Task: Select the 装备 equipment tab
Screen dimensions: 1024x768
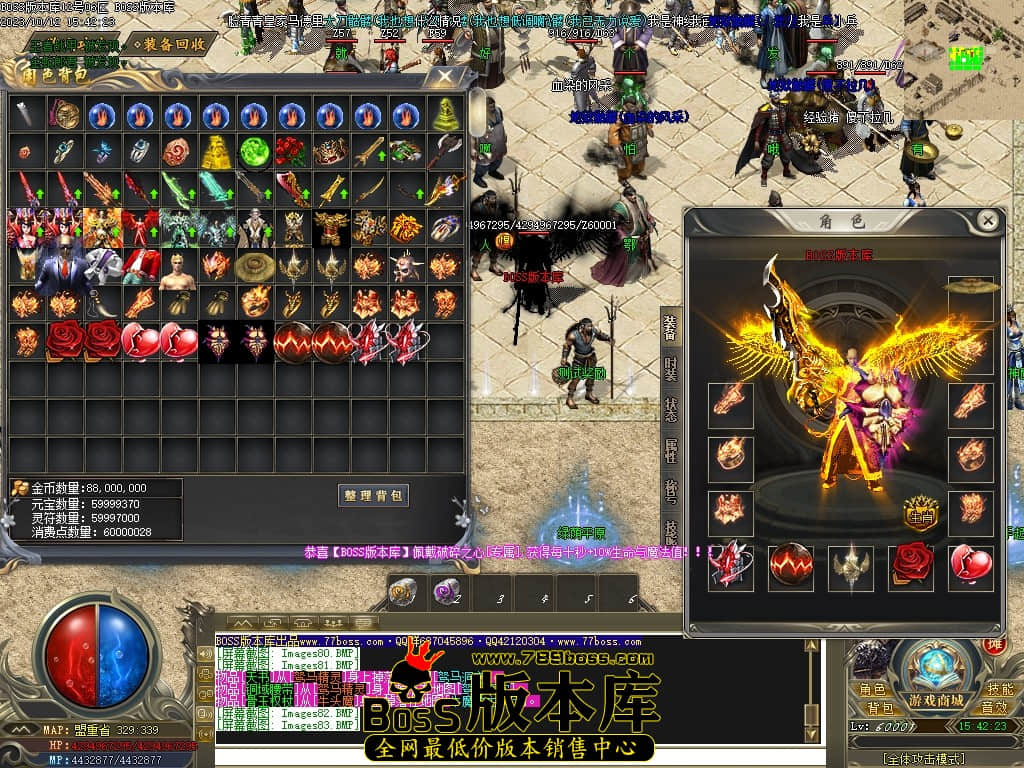Action: click(671, 326)
